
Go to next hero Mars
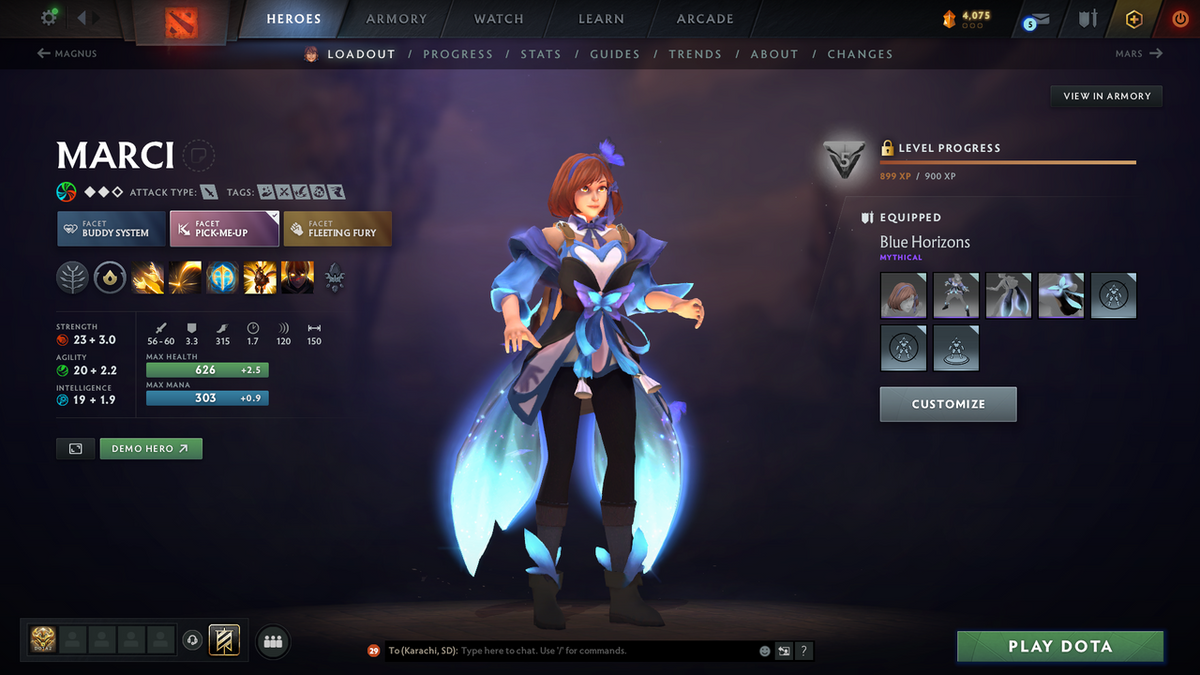pos(1138,54)
